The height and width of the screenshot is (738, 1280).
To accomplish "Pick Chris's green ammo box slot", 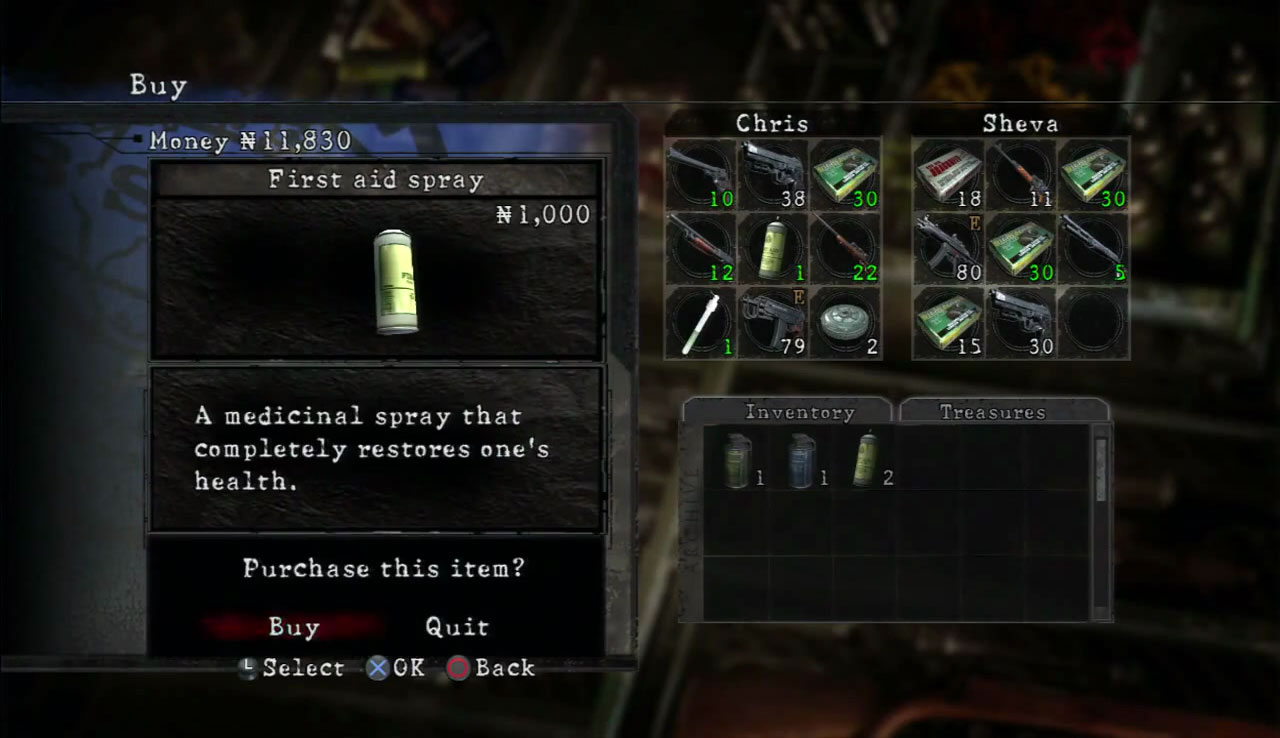I will click(845, 173).
